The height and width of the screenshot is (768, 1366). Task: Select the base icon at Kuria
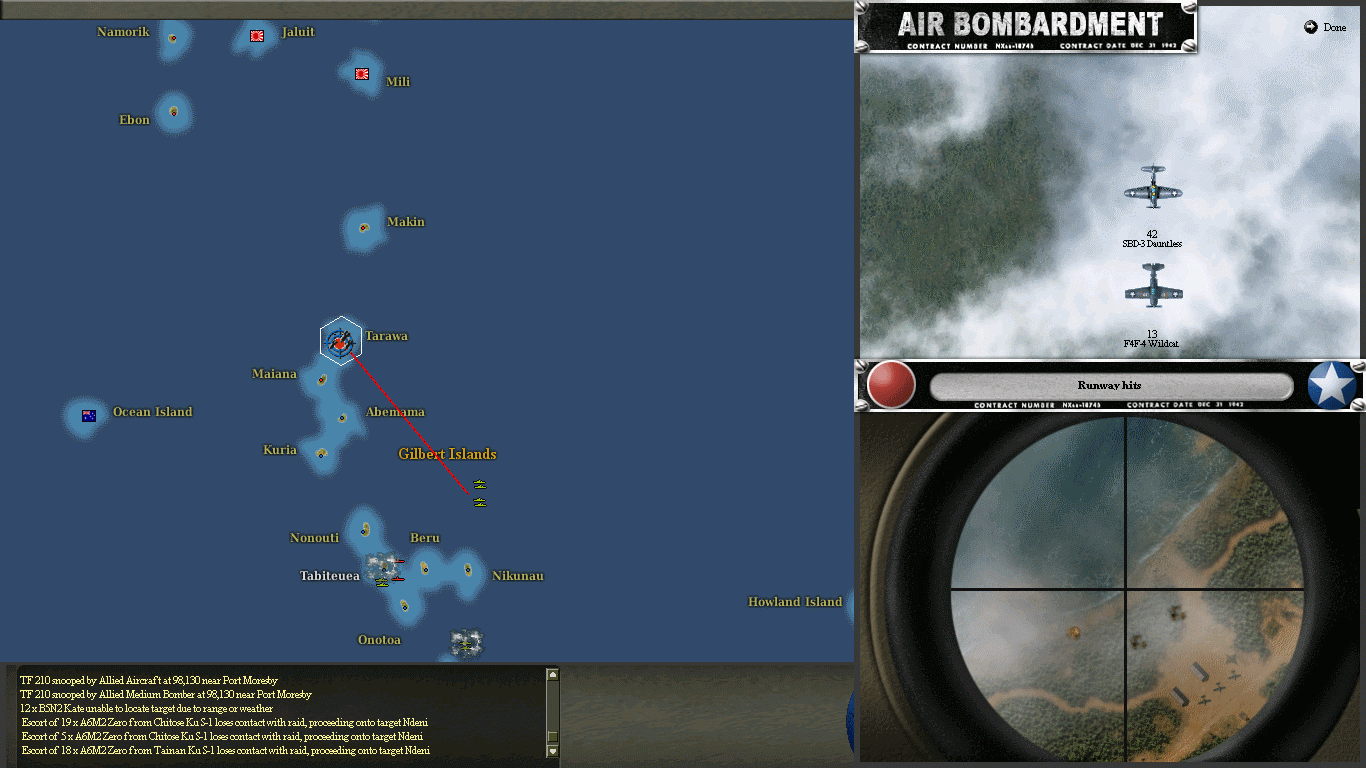[322, 456]
